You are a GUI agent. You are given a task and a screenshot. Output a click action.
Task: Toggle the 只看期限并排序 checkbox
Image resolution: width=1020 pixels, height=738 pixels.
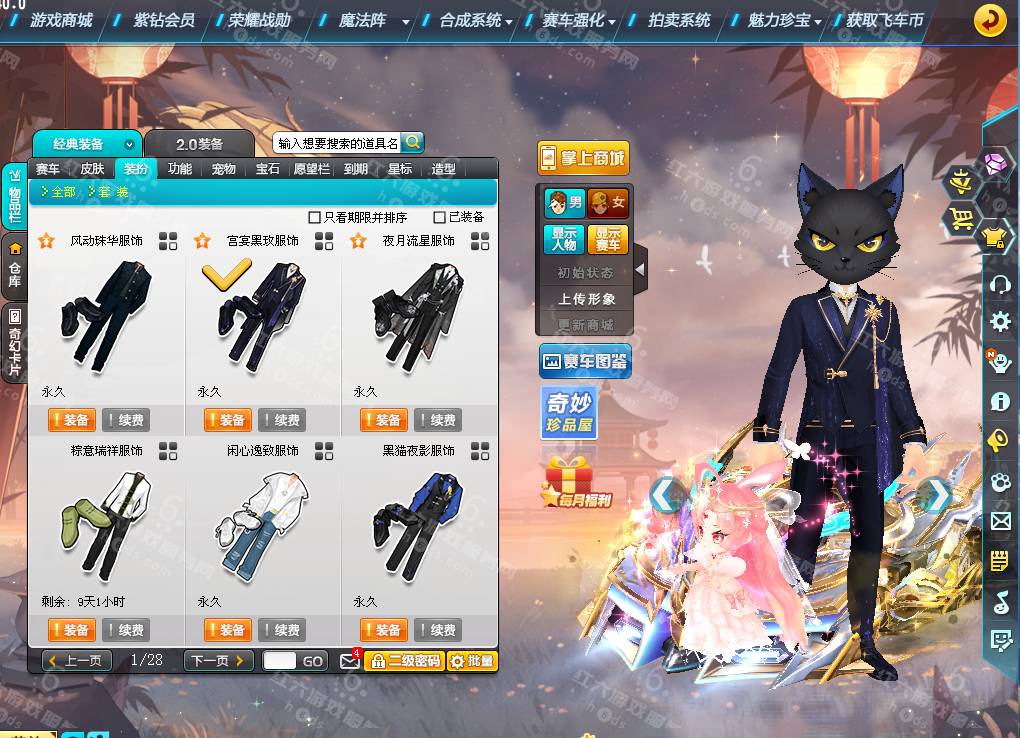(x=315, y=217)
